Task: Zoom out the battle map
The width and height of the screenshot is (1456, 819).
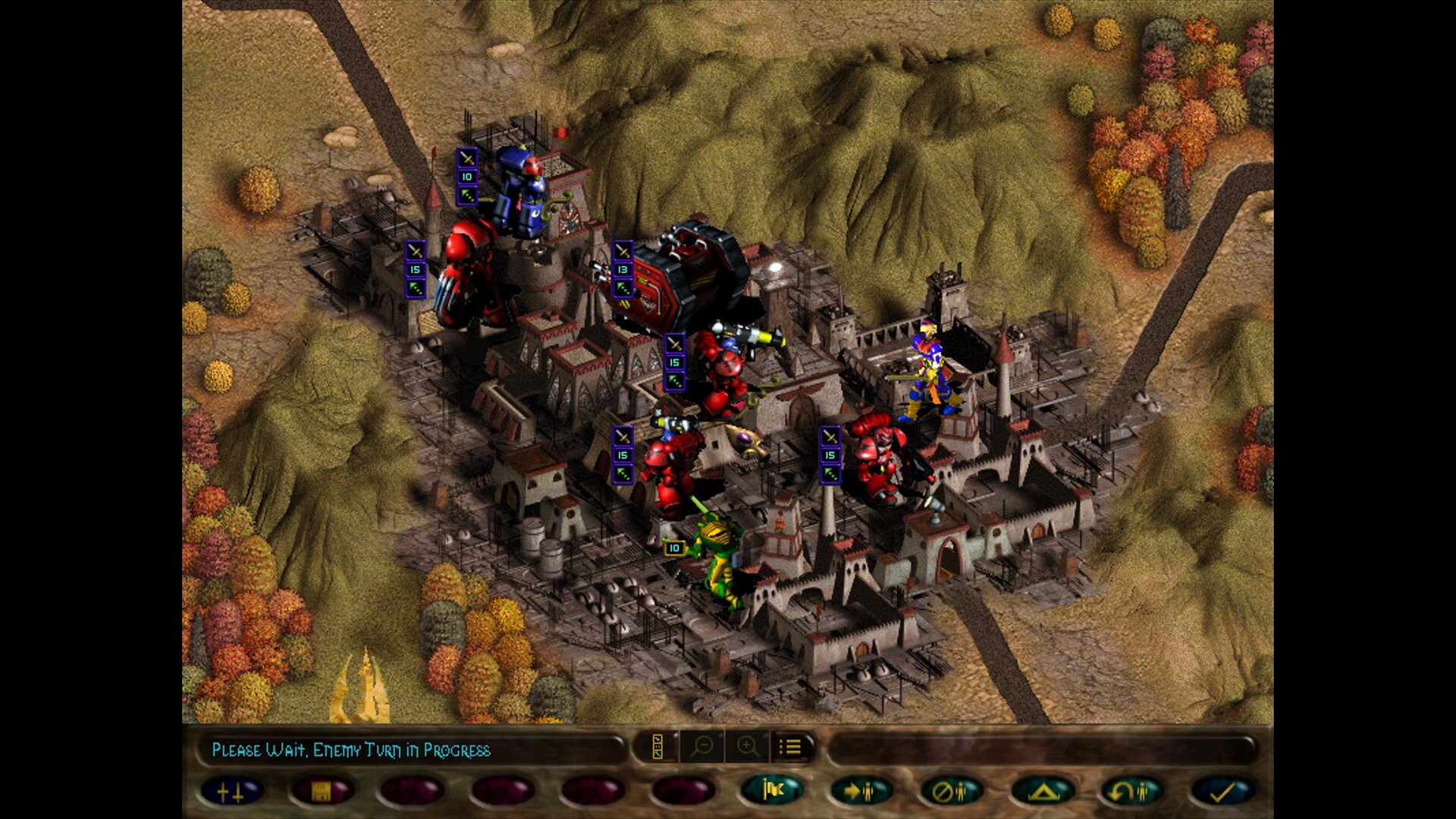Action: (x=705, y=747)
